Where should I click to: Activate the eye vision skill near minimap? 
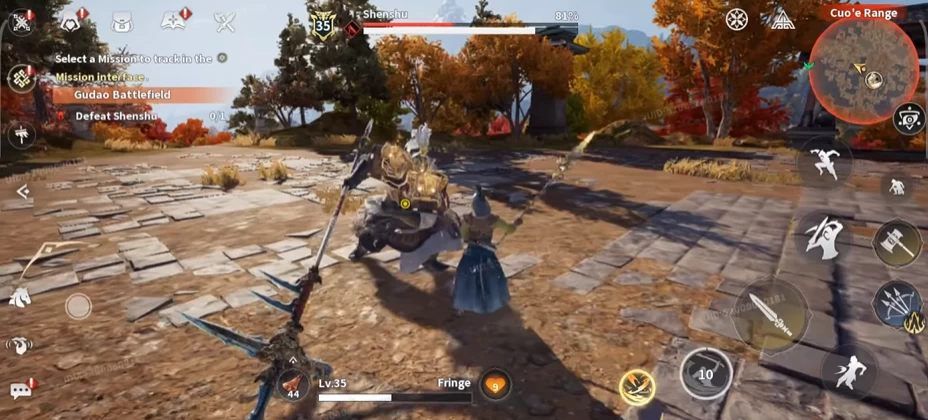pyautogui.click(x=908, y=118)
